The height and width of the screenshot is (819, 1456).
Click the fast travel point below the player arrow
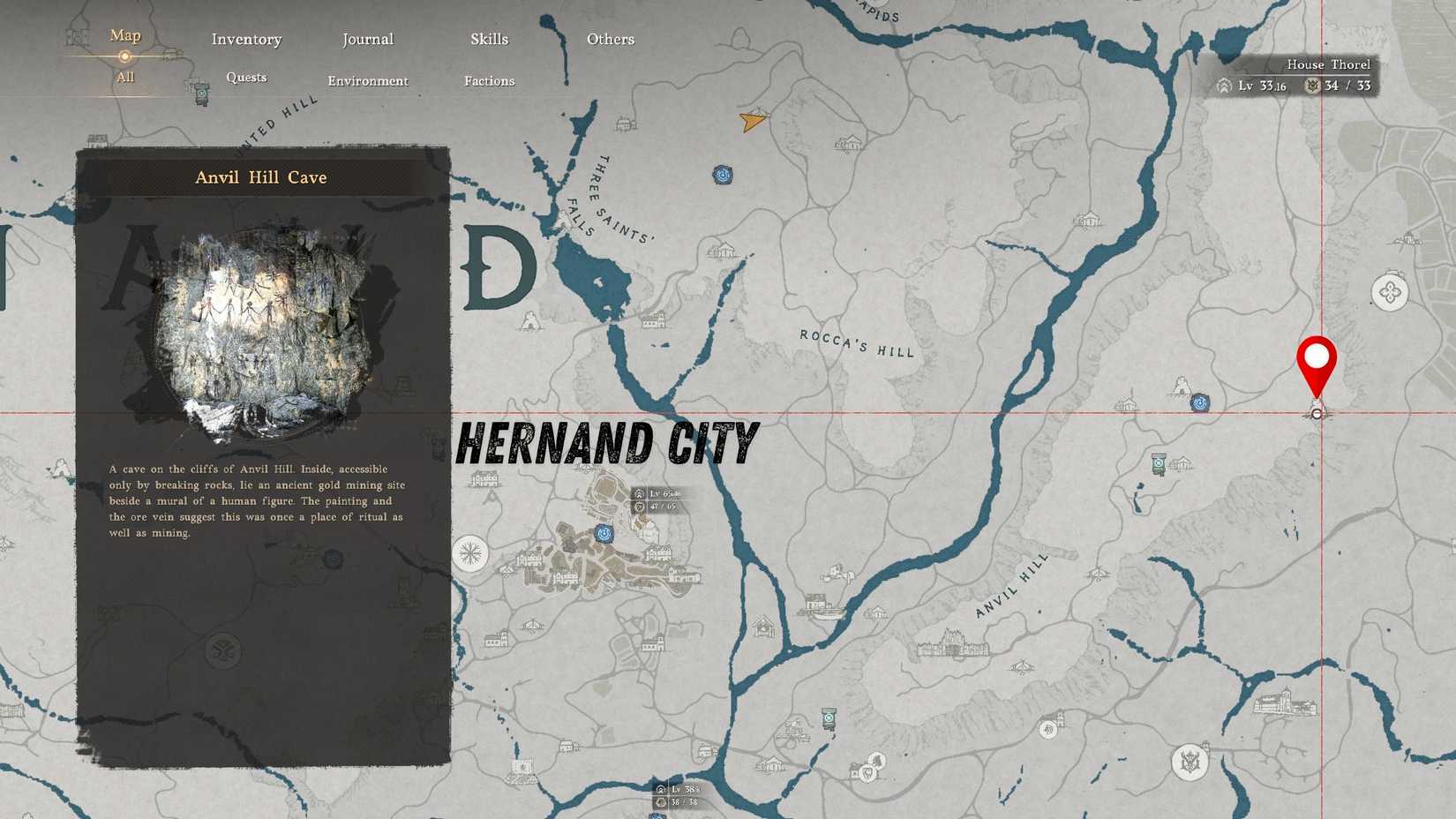click(x=722, y=176)
